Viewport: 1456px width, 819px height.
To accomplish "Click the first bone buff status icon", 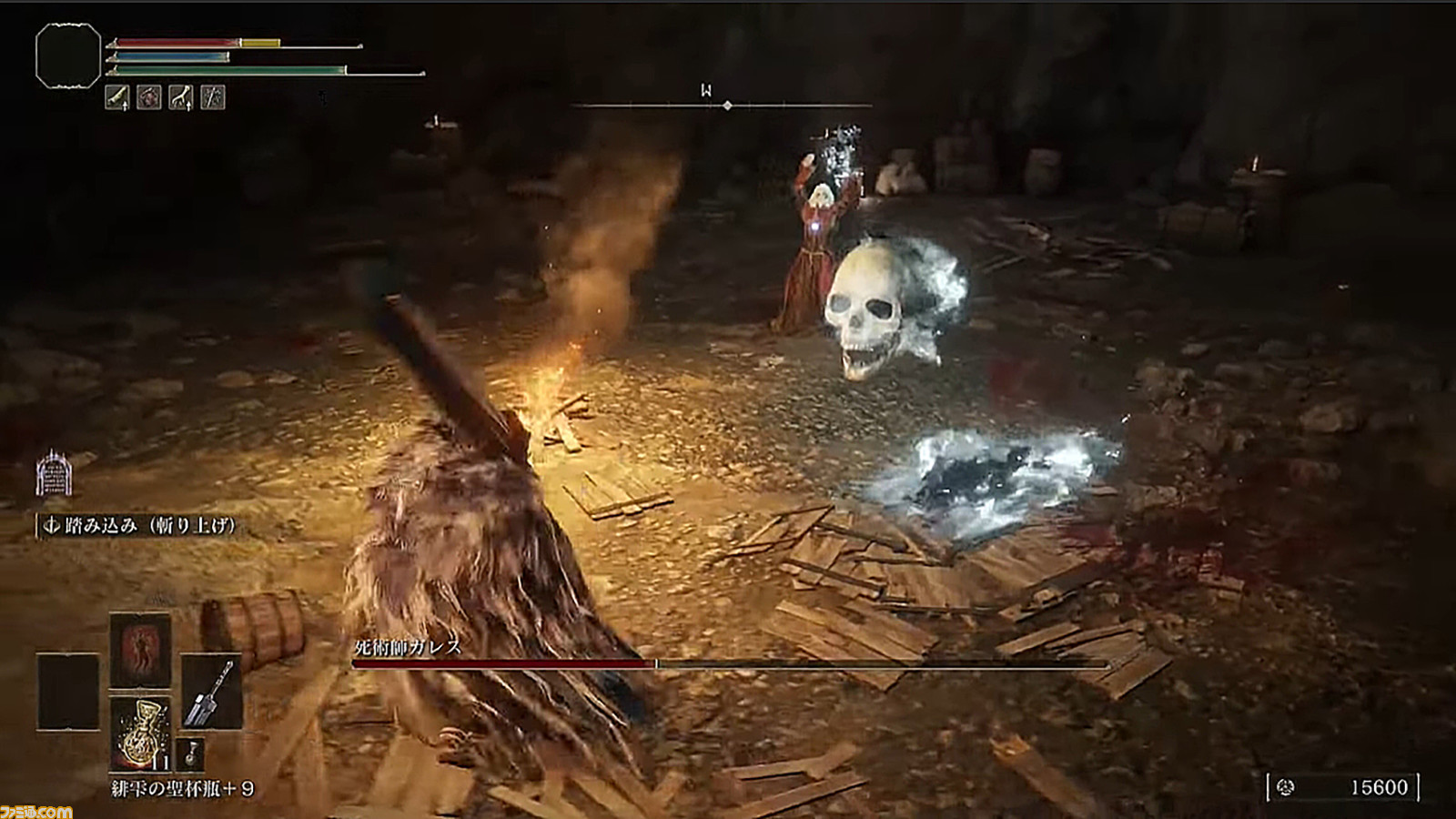I will coord(117,97).
